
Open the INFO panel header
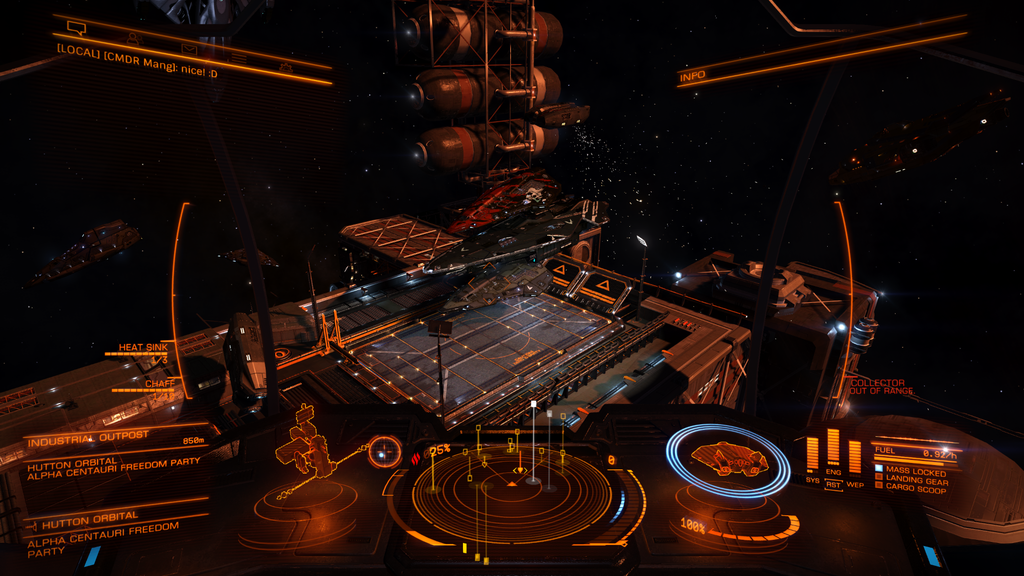tap(692, 76)
